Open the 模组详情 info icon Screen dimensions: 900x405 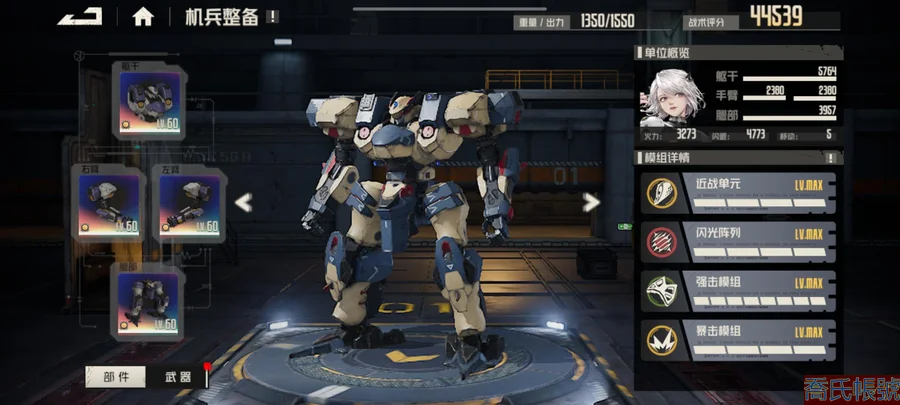tap(829, 158)
